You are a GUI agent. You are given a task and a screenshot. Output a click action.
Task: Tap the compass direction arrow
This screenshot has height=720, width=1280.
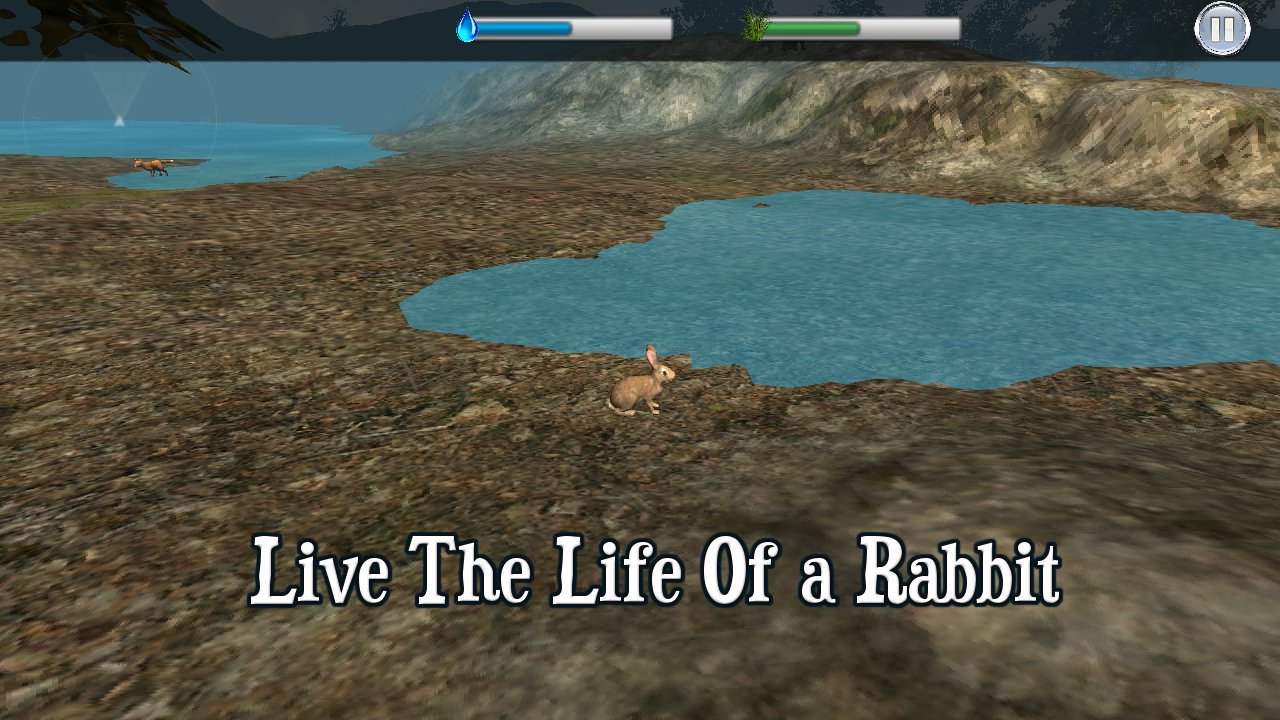coord(119,120)
